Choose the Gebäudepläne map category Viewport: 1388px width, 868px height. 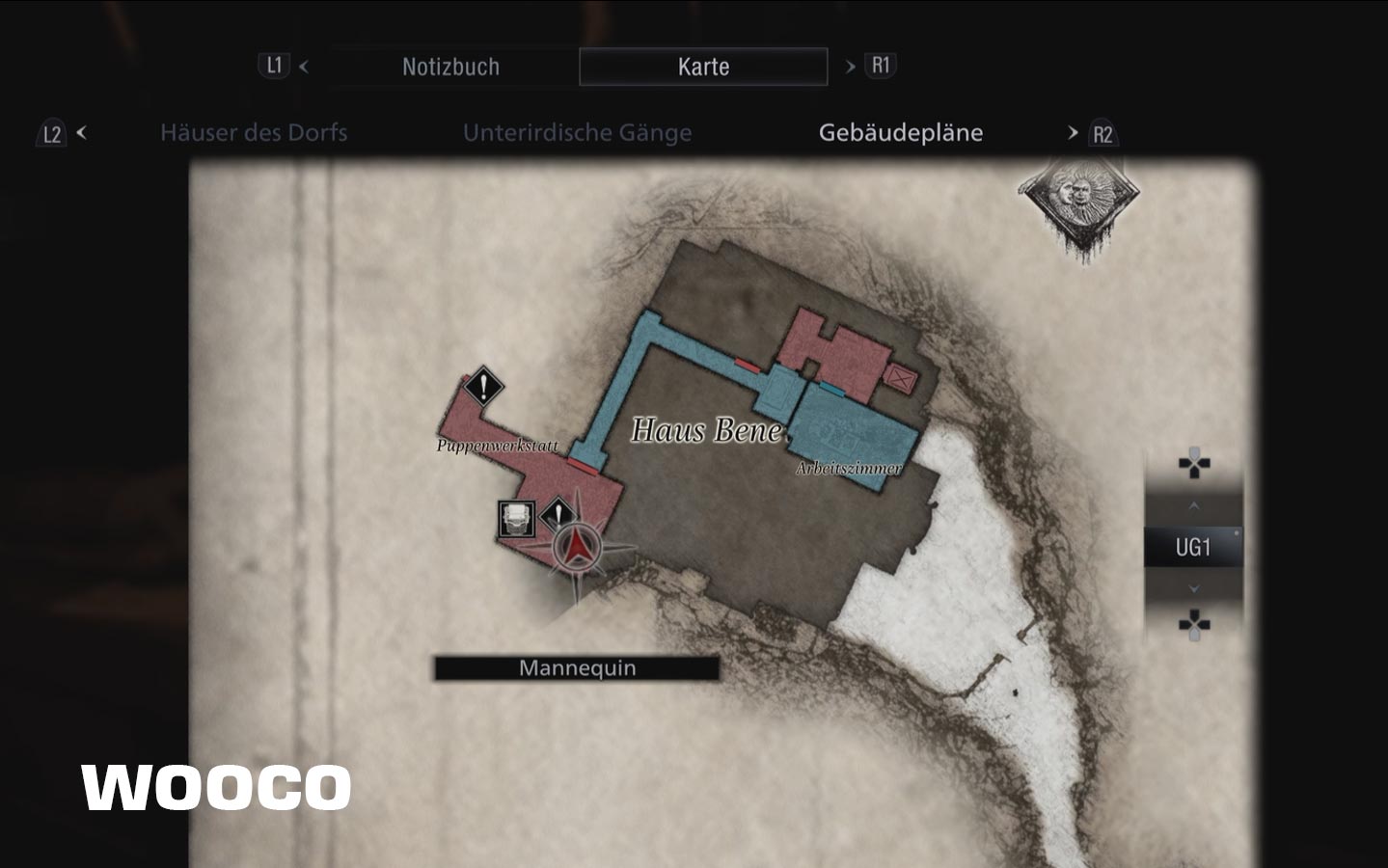pos(900,132)
